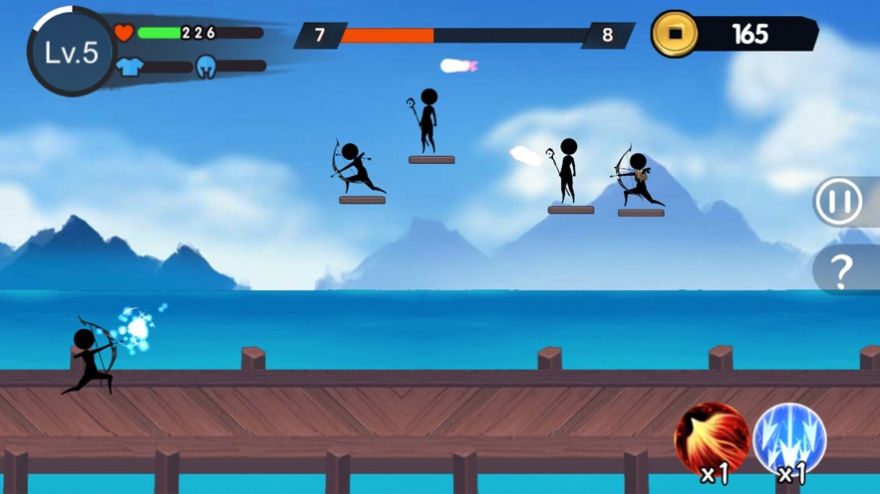
Task: Pause the game
Action: (838, 202)
